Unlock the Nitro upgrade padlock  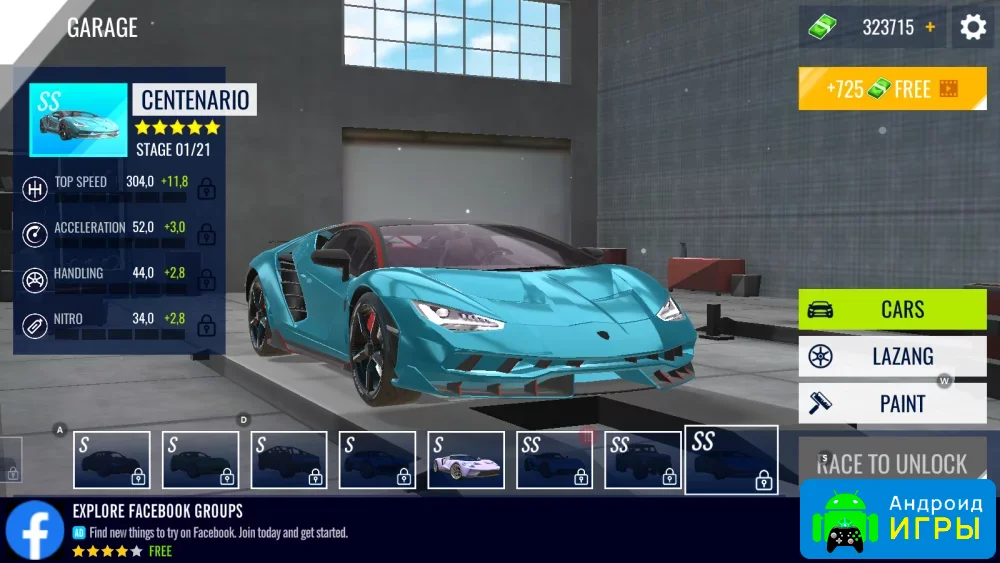[207, 324]
